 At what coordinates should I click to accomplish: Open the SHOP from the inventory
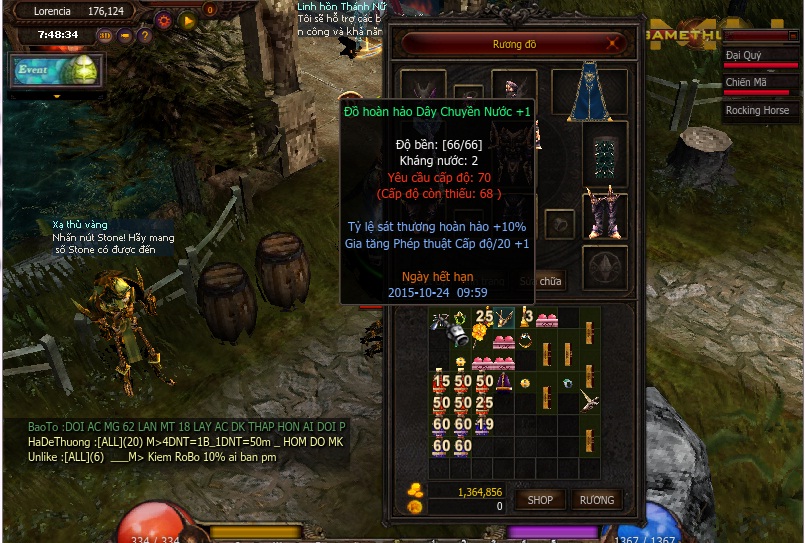[x=540, y=500]
